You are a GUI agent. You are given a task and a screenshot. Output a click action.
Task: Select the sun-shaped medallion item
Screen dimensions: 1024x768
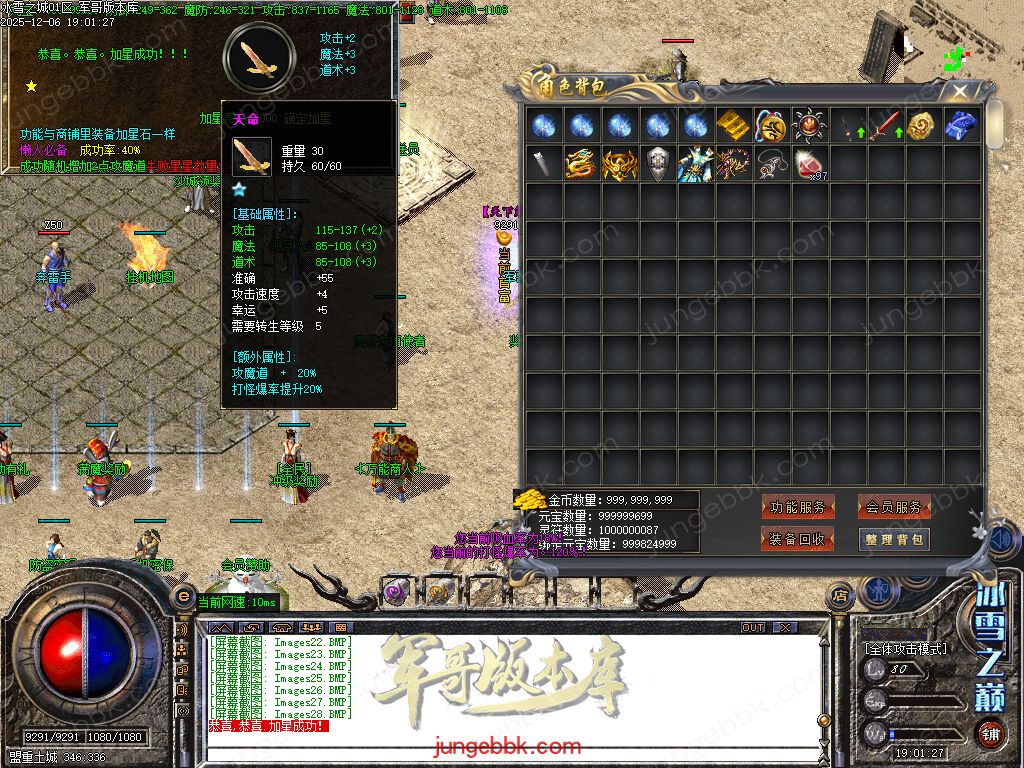pyautogui.click(x=809, y=126)
